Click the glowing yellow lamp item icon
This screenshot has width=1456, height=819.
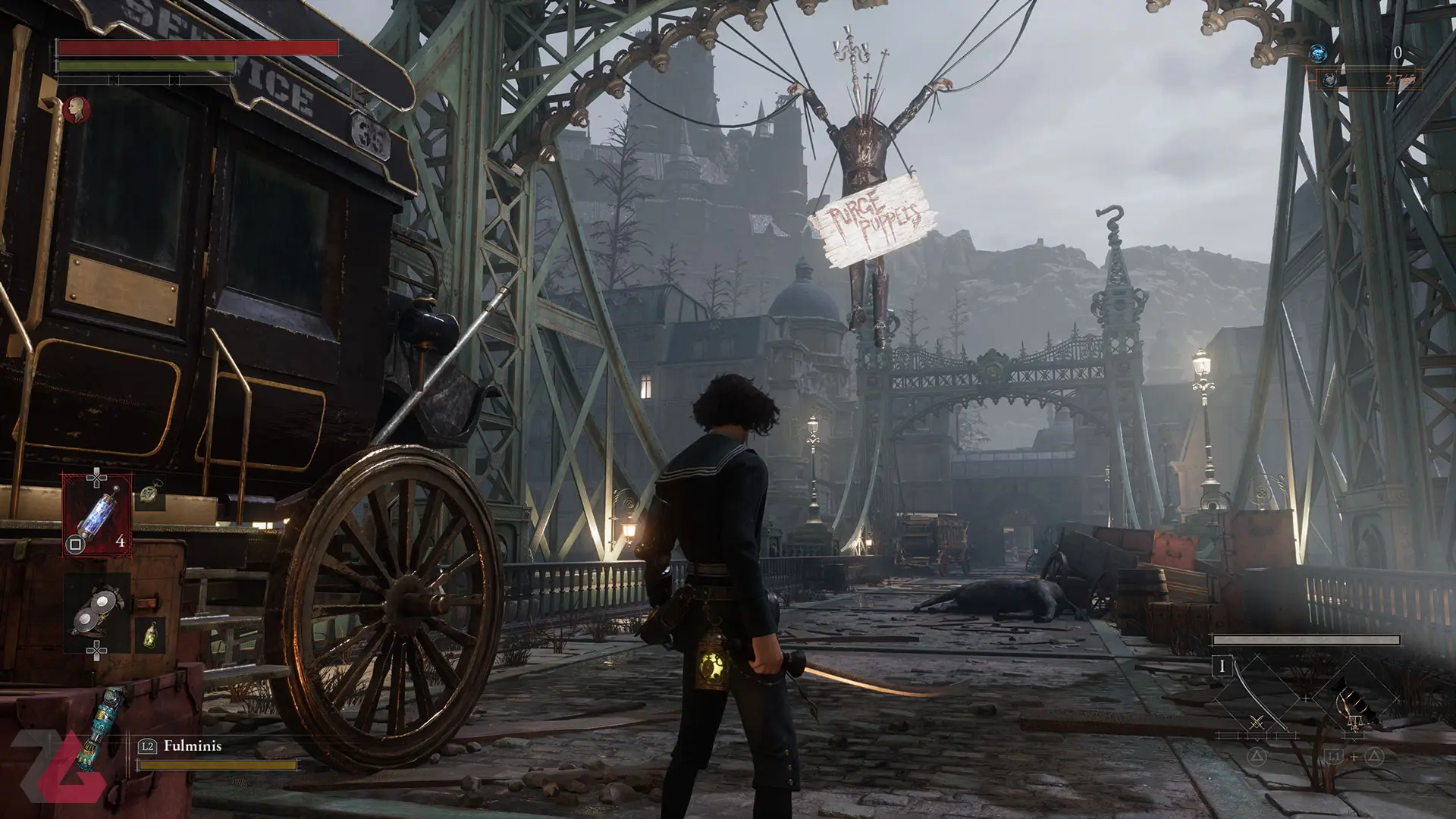point(149,635)
